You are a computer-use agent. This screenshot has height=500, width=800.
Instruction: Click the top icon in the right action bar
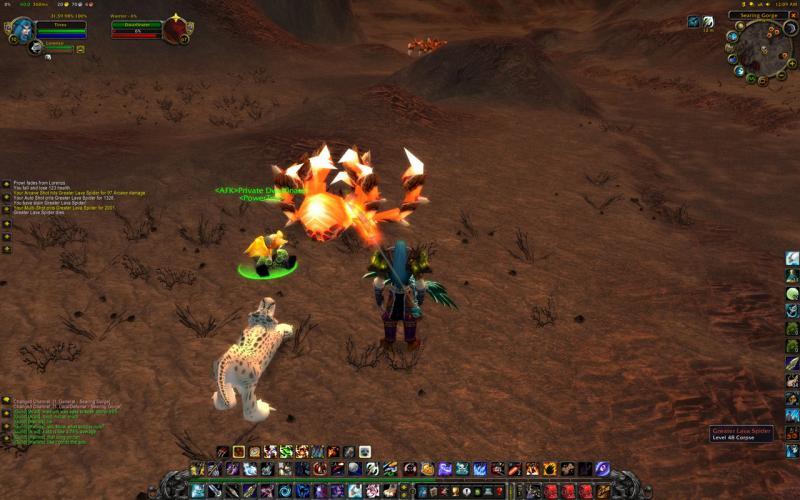coord(792,258)
